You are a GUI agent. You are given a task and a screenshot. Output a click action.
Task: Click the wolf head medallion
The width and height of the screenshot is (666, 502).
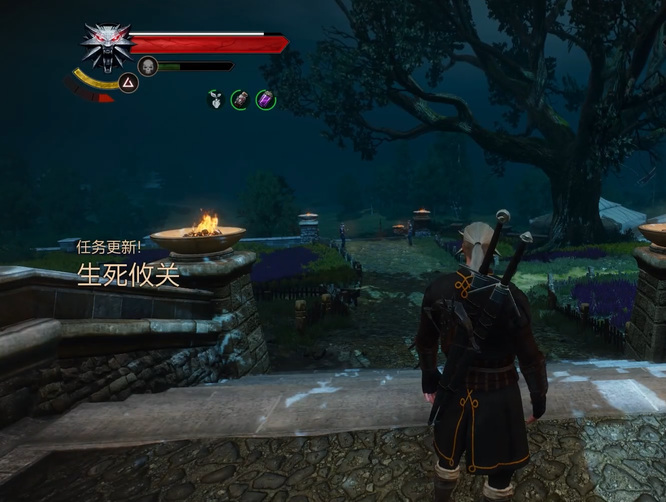click(x=106, y=45)
